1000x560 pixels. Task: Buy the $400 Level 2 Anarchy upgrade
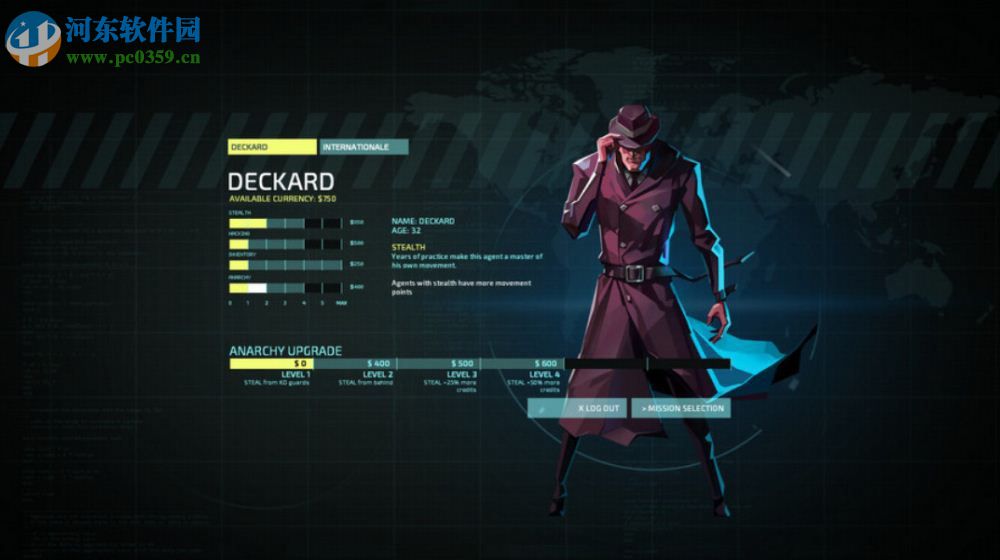coord(355,363)
